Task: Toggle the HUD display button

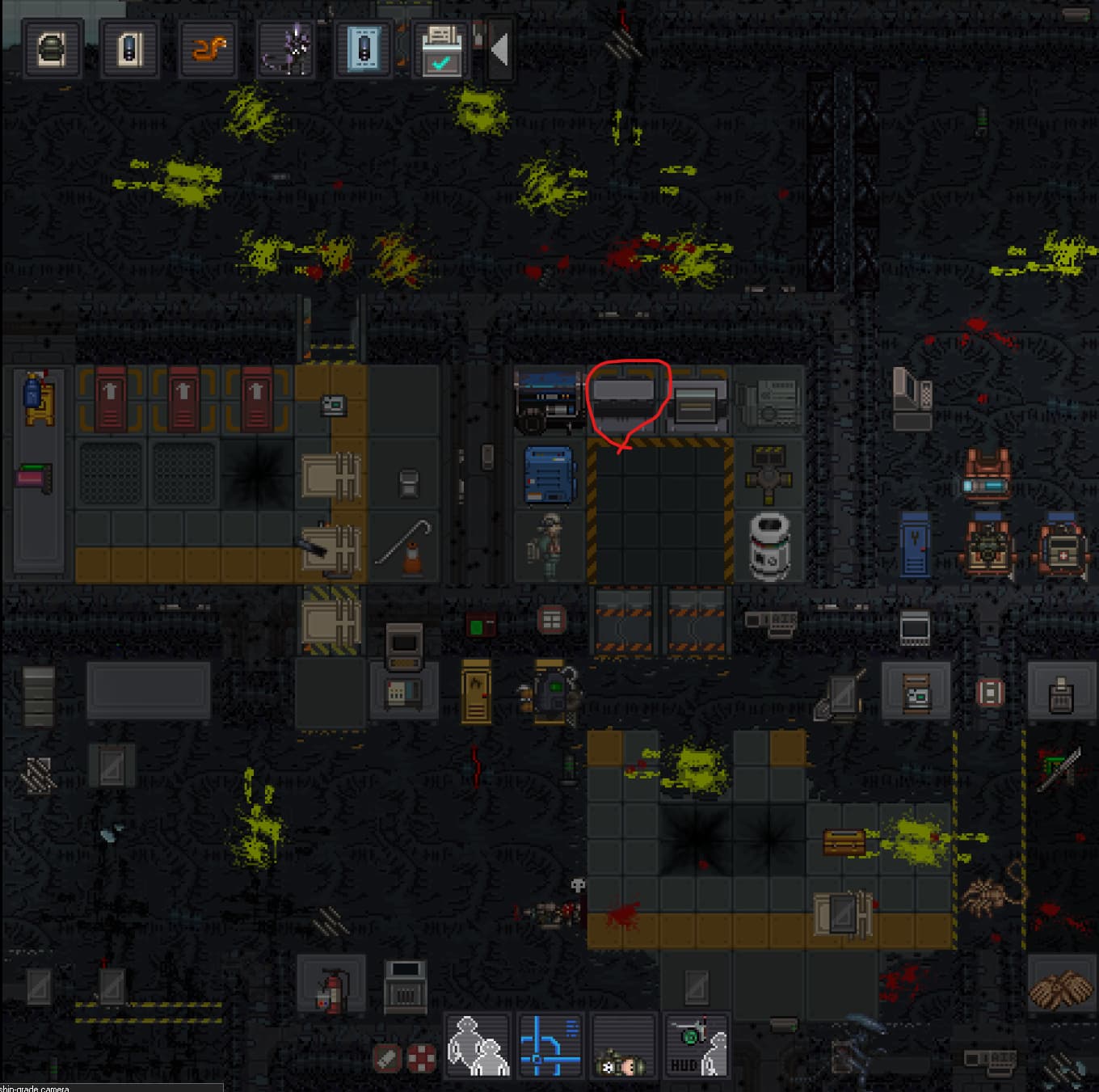Action: [x=696, y=1046]
